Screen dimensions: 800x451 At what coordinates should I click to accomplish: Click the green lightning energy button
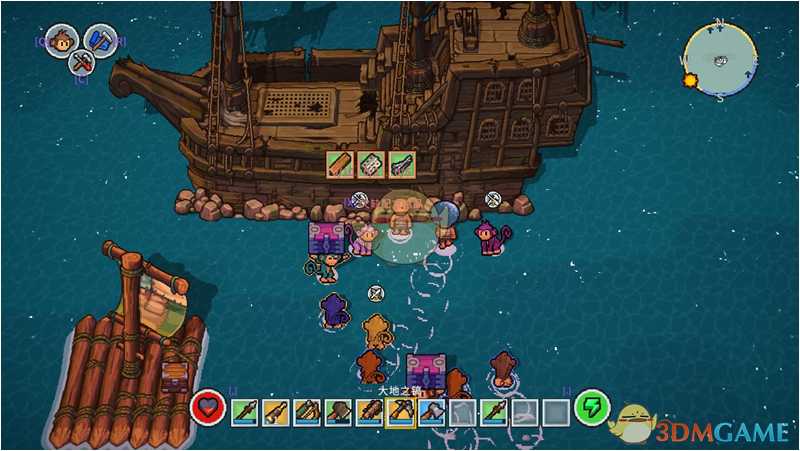(592, 407)
